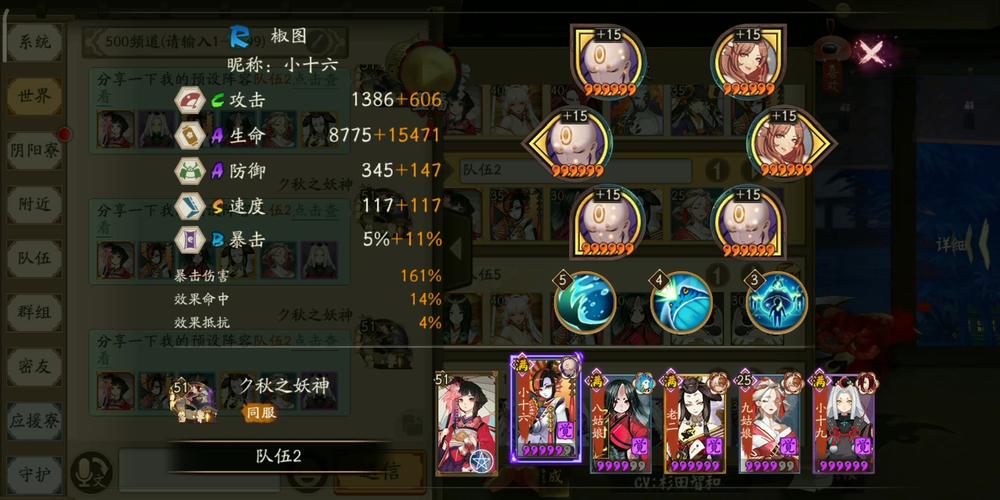Switch to the 系统 chat tab
Viewport: 1000px width, 500px height.
click(x=35, y=42)
